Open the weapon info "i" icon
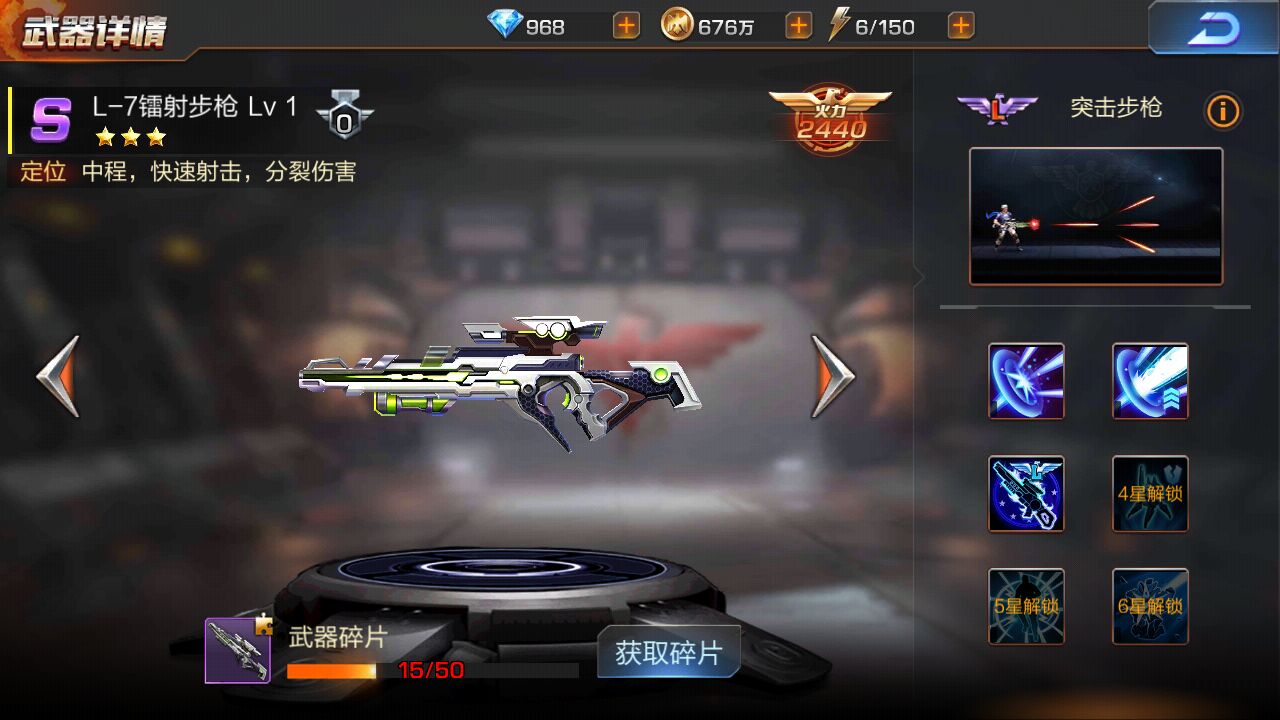Image resolution: width=1280 pixels, height=720 pixels. pyautogui.click(x=1222, y=111)
